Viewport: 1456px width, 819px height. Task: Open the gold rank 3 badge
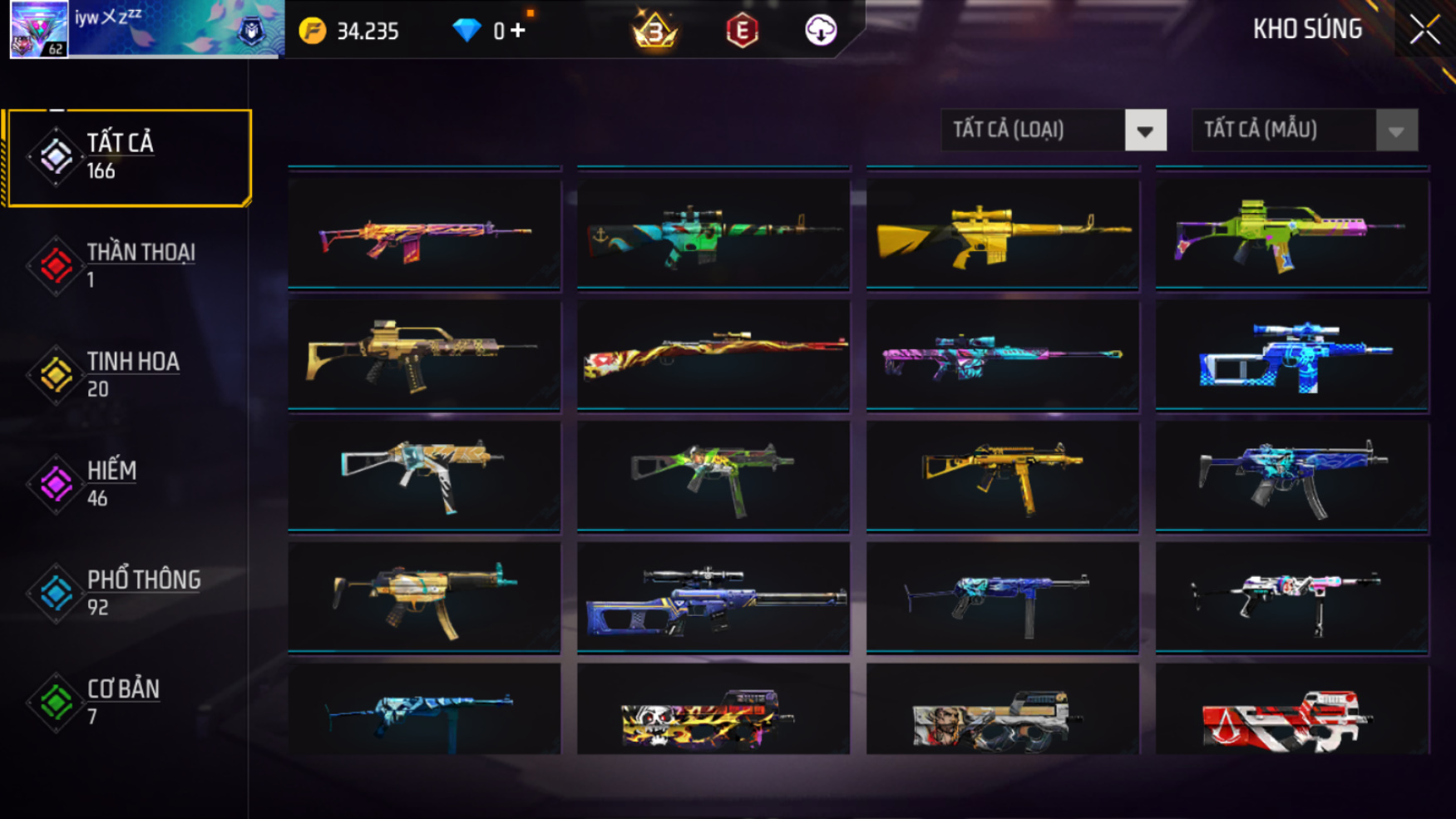tap(655, 32)
